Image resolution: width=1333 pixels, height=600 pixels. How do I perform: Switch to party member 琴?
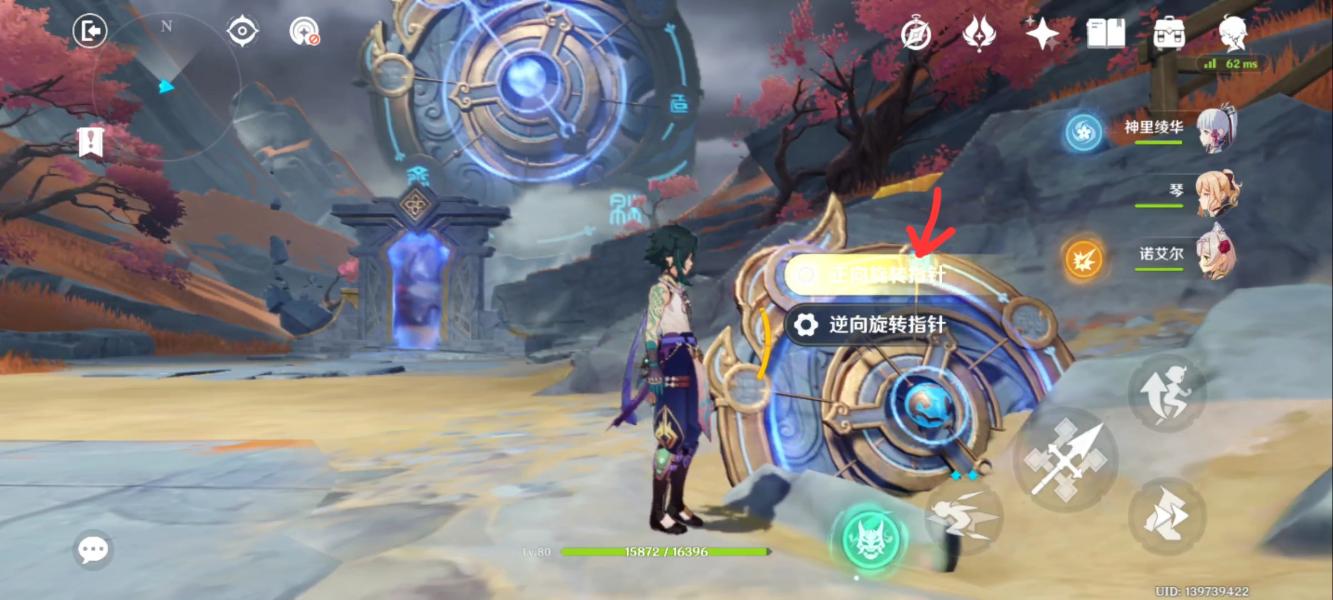click(1213, 193)
